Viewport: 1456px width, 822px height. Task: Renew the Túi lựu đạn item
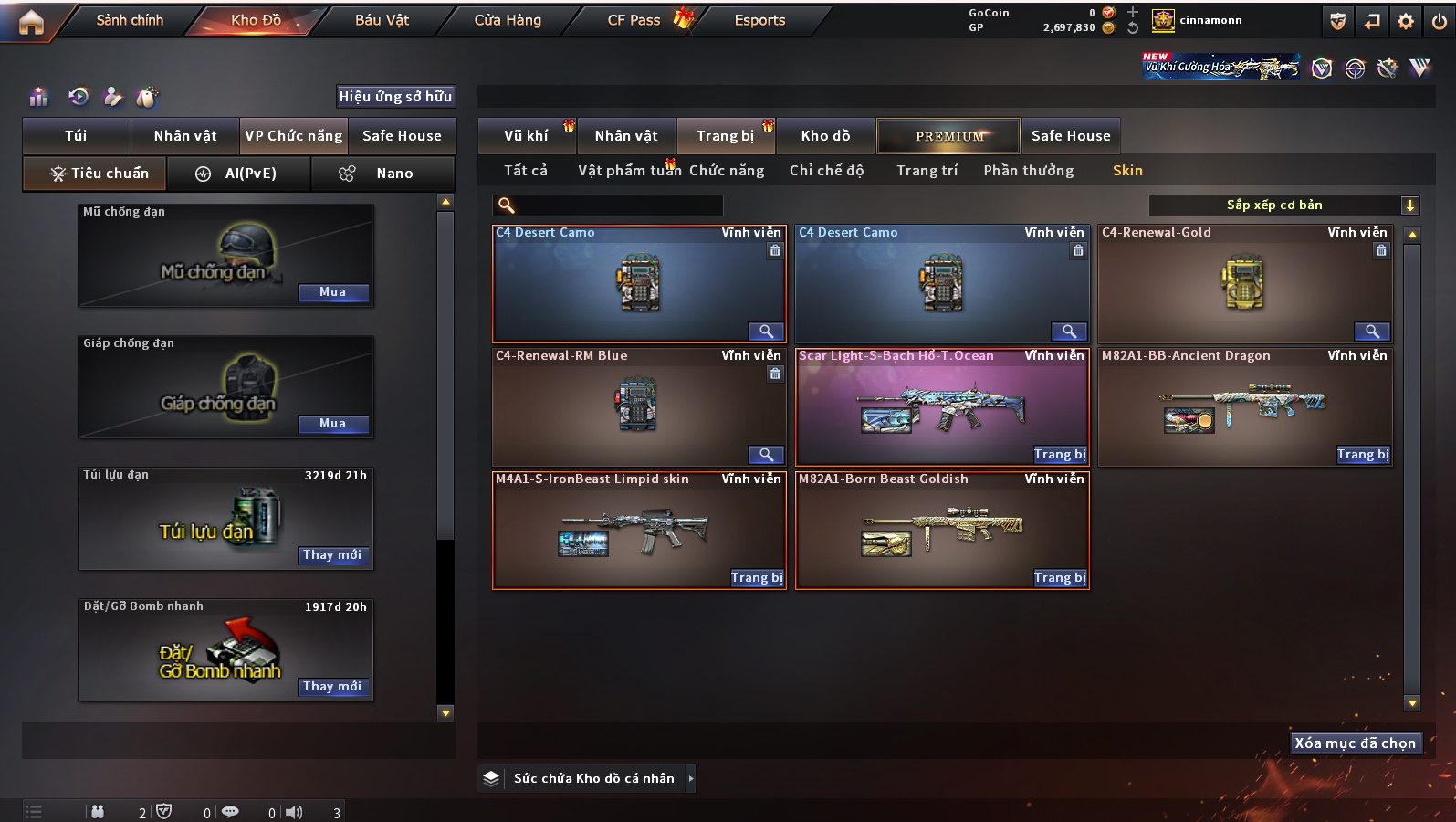click(333, 555)
